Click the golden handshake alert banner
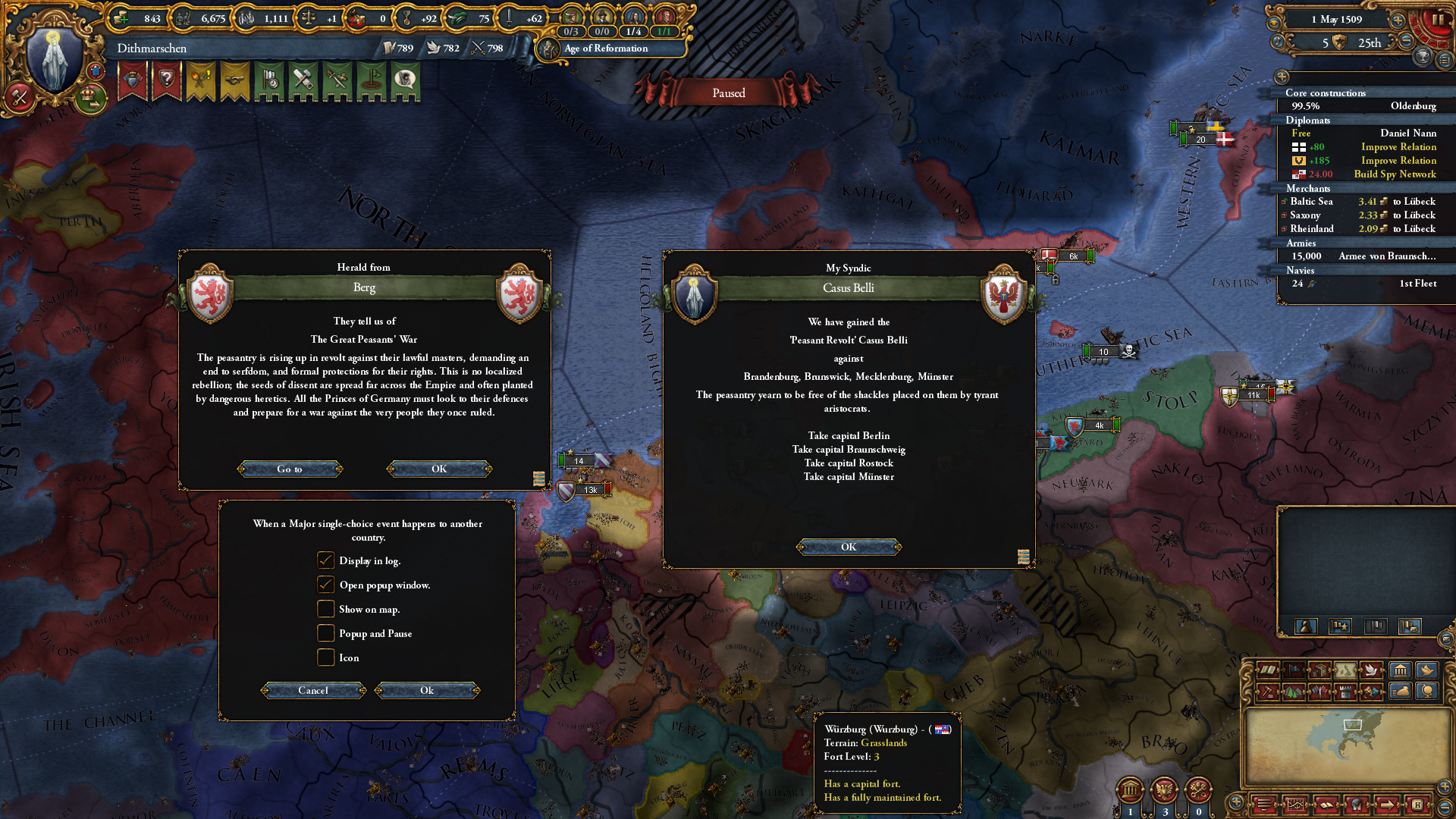Image resolution: width=1456 pixels, height=819 pixels. (x=235, y=81)
